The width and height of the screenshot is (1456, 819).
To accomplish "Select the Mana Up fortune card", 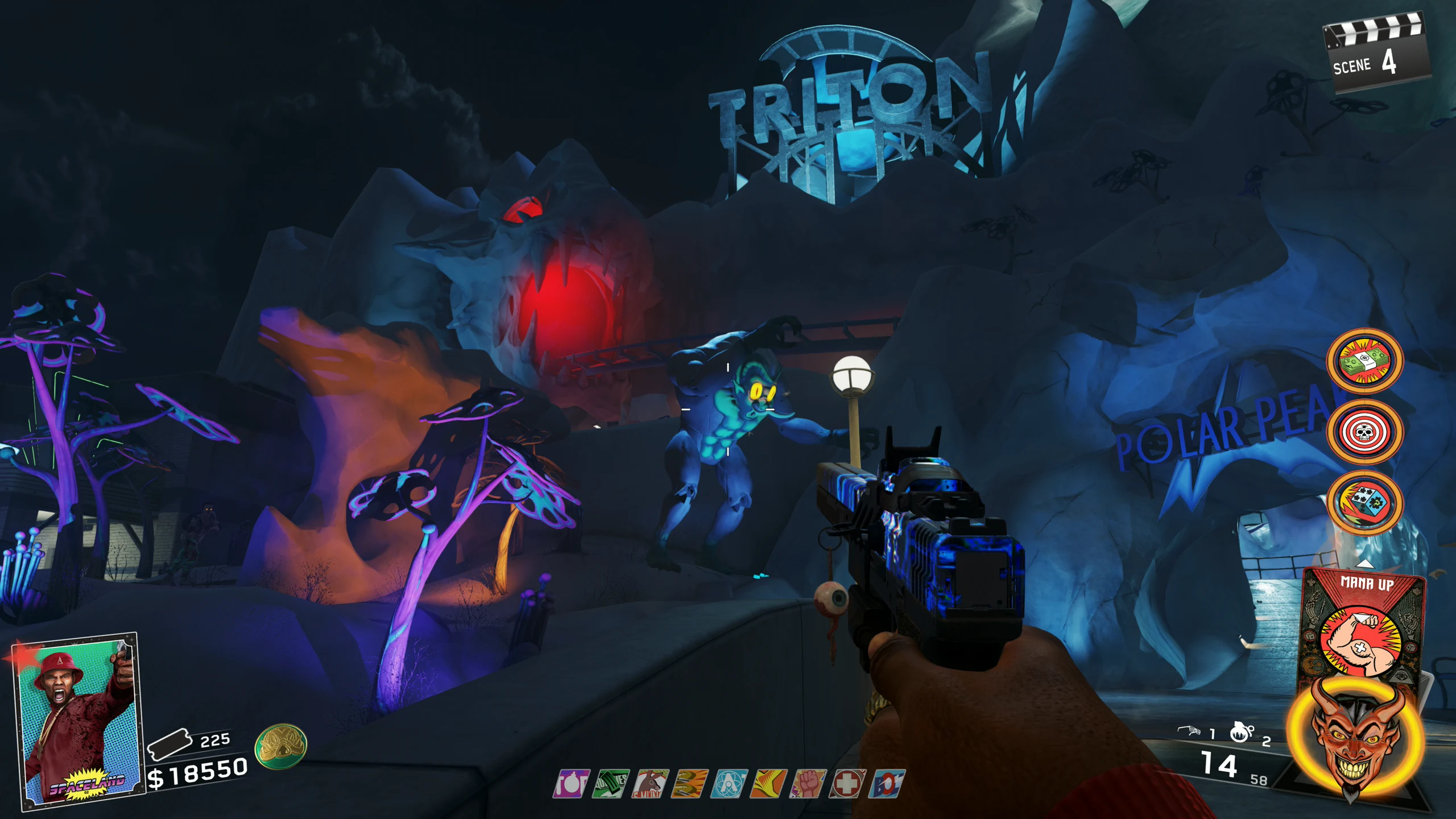I will coord(1364,626).
